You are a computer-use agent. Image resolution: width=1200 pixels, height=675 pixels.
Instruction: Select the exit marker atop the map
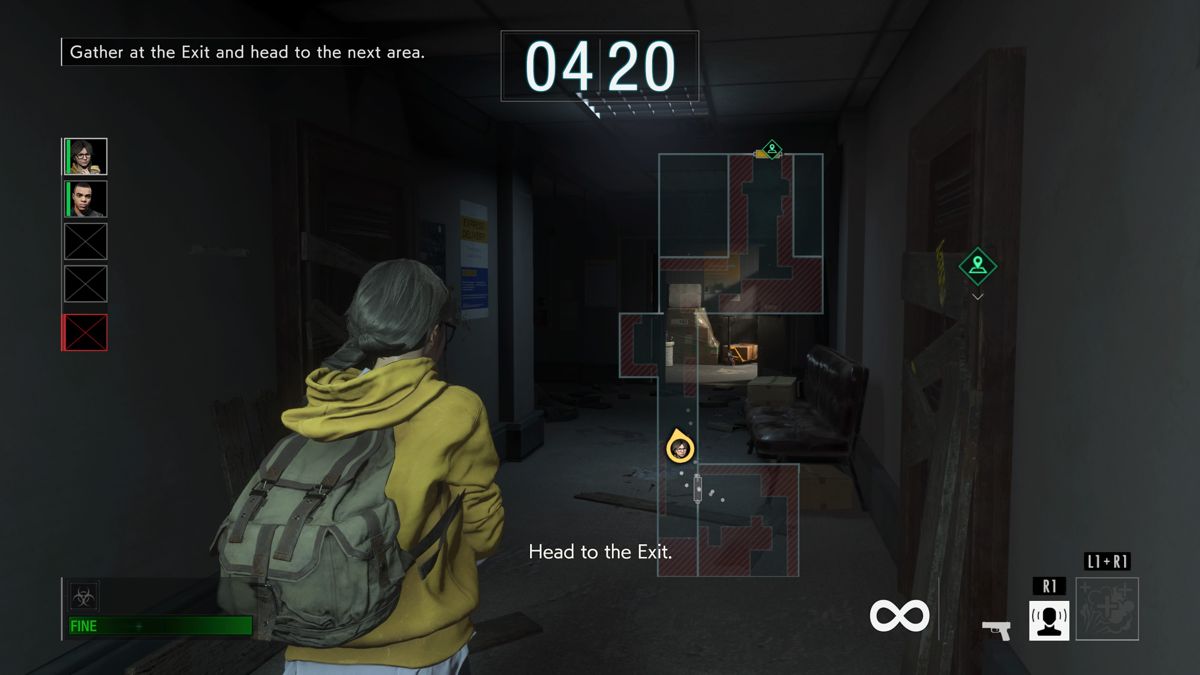pos(771,150)
